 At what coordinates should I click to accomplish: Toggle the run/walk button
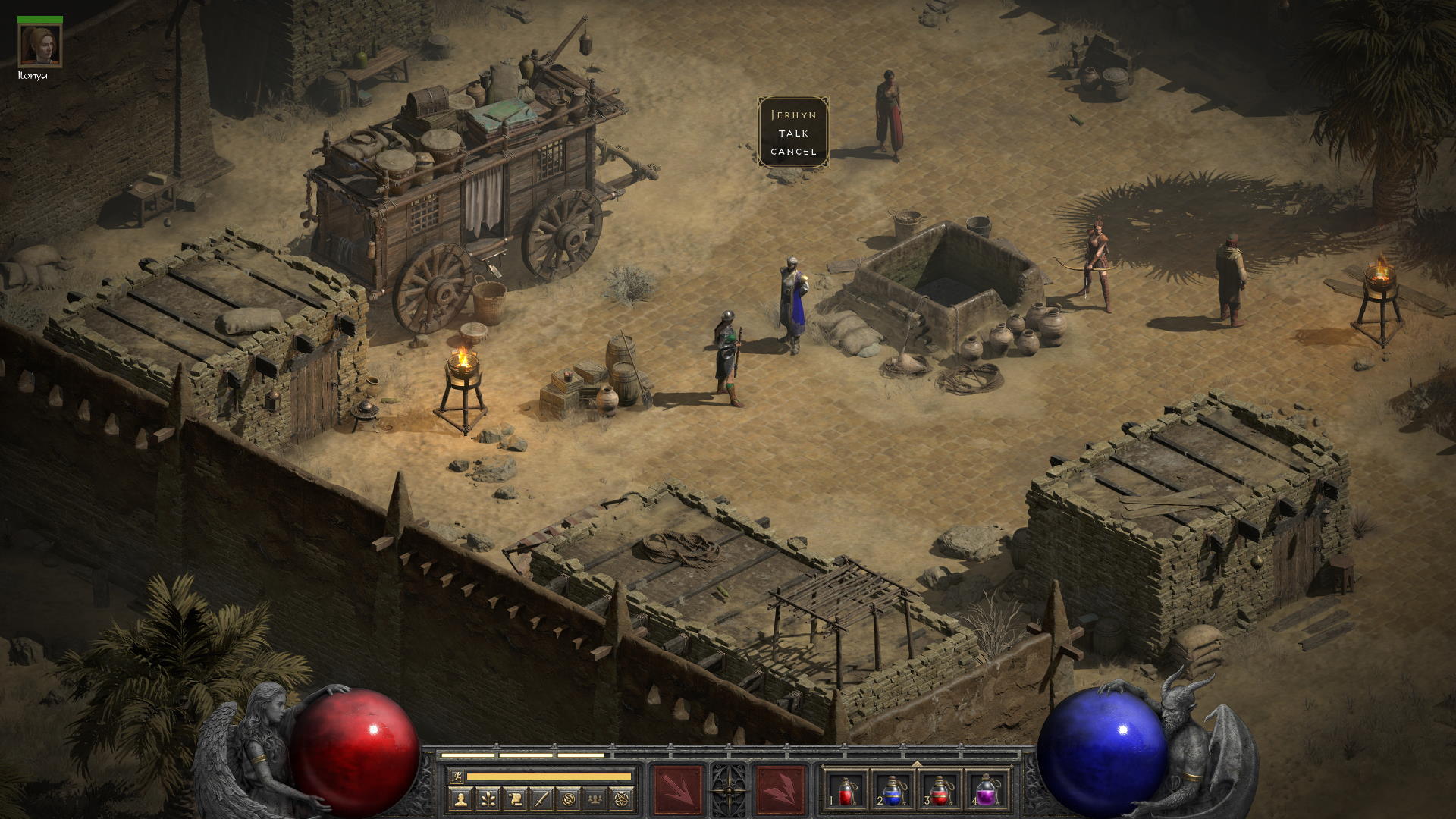pos(456,776)
